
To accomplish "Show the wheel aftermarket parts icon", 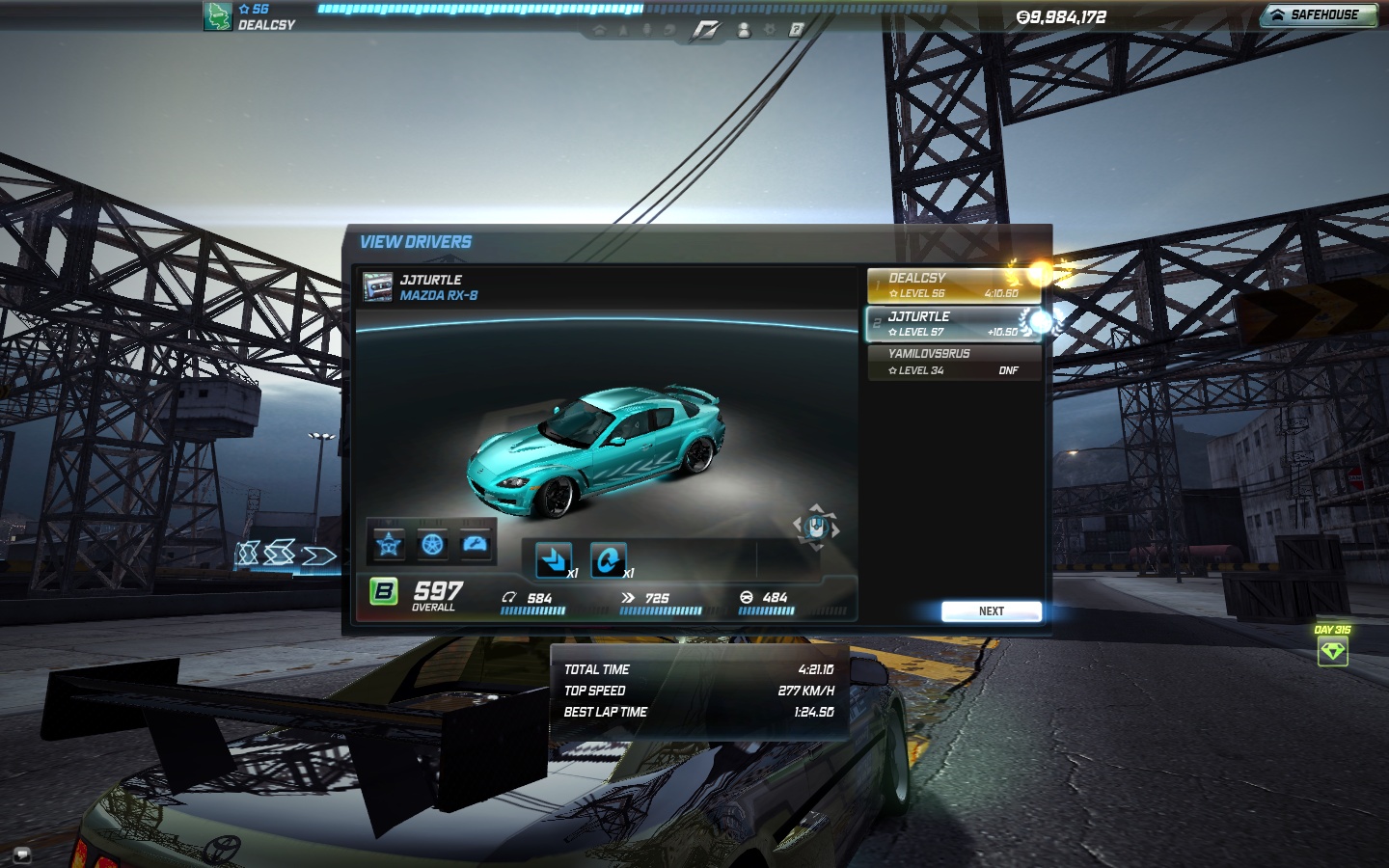I will point(432,545).
